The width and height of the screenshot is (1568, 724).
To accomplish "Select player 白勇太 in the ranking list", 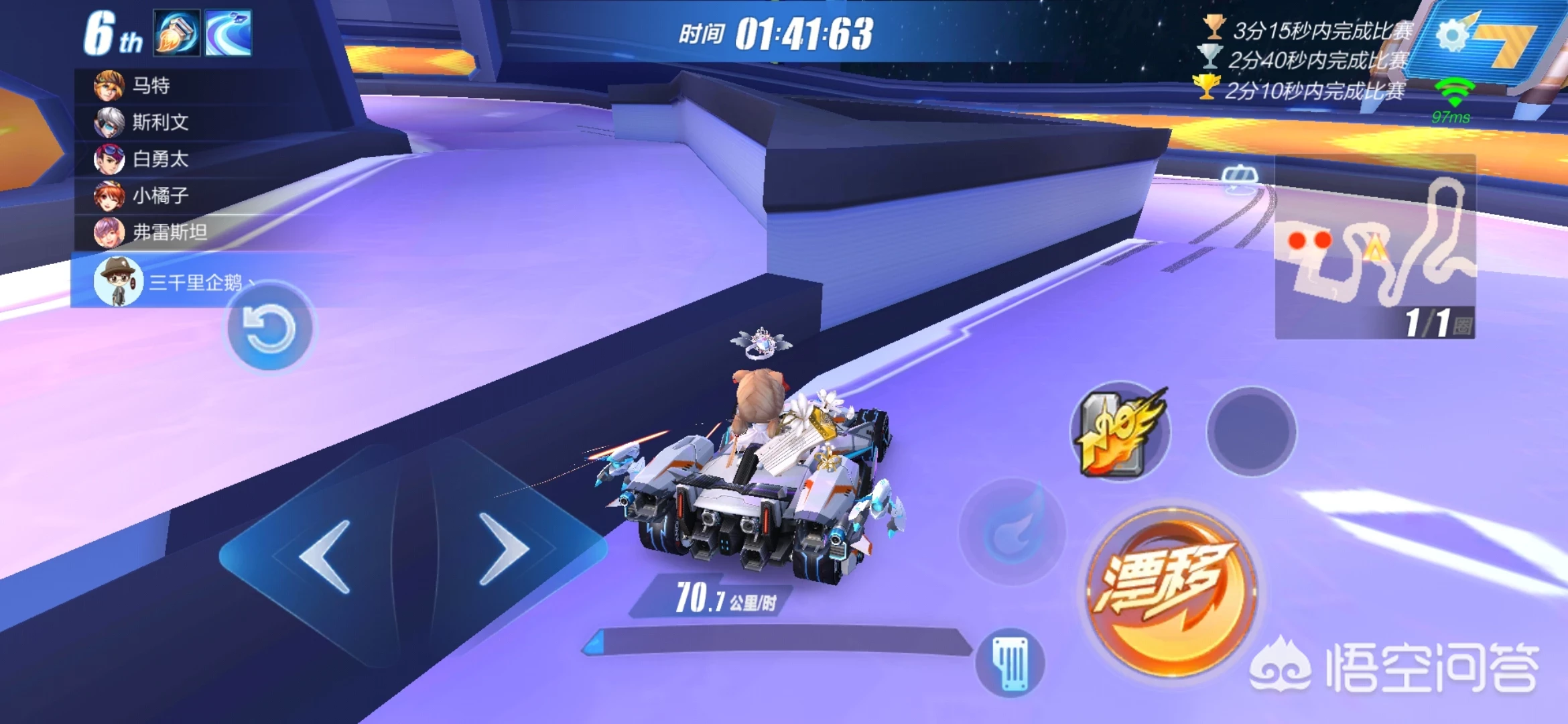I will coord(159,159).
